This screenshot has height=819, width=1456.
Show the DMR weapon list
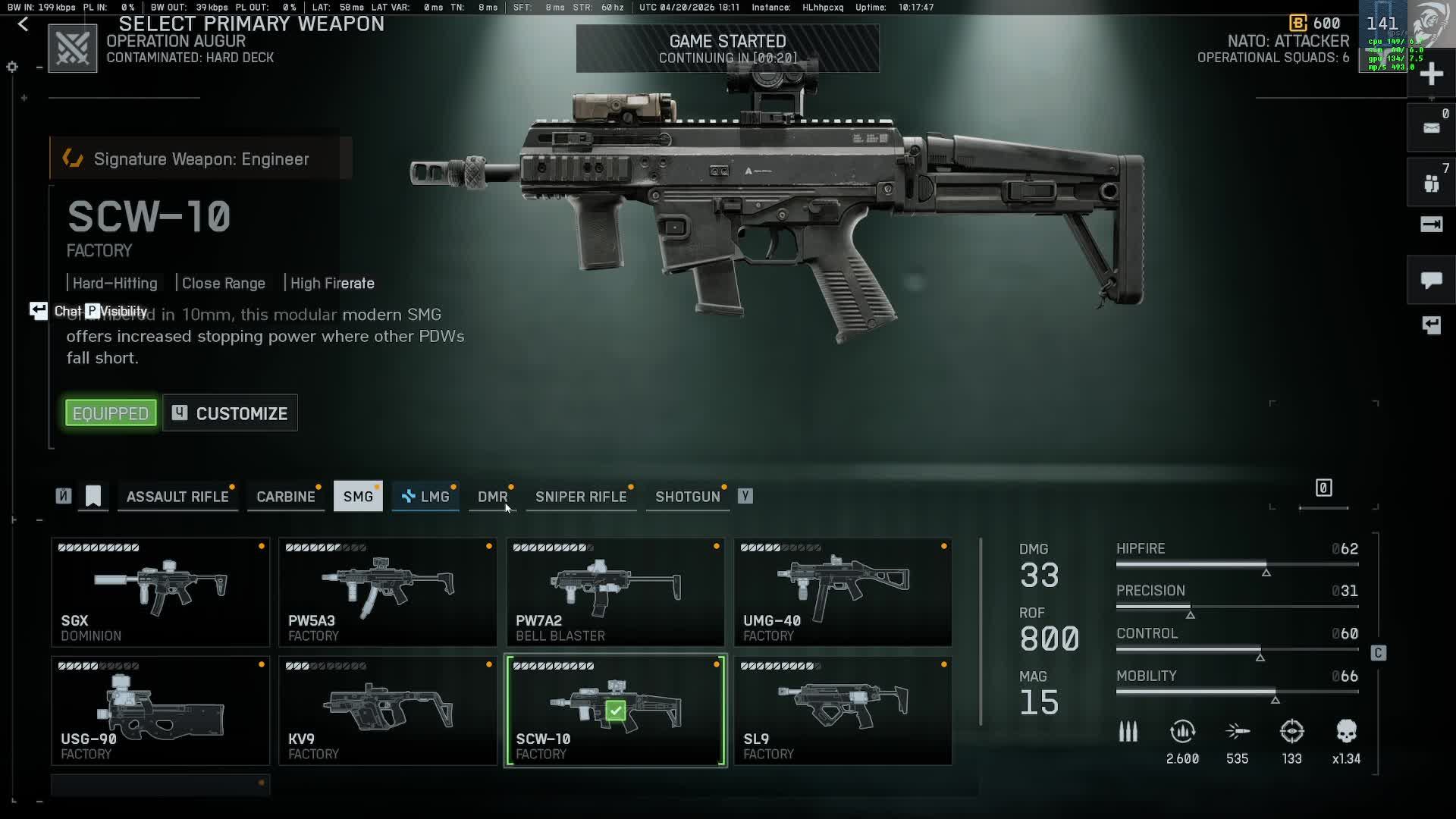[492, 497]
